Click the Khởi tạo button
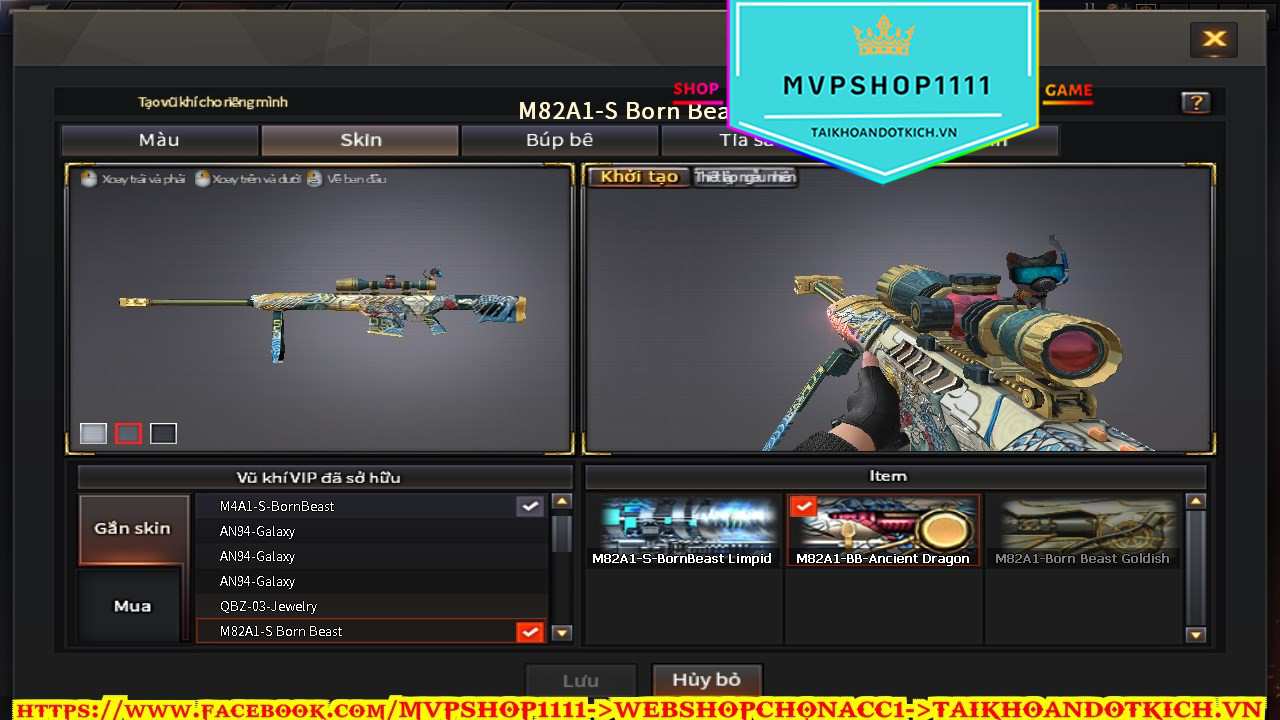 pyautogui.click(x=639, y=177)
